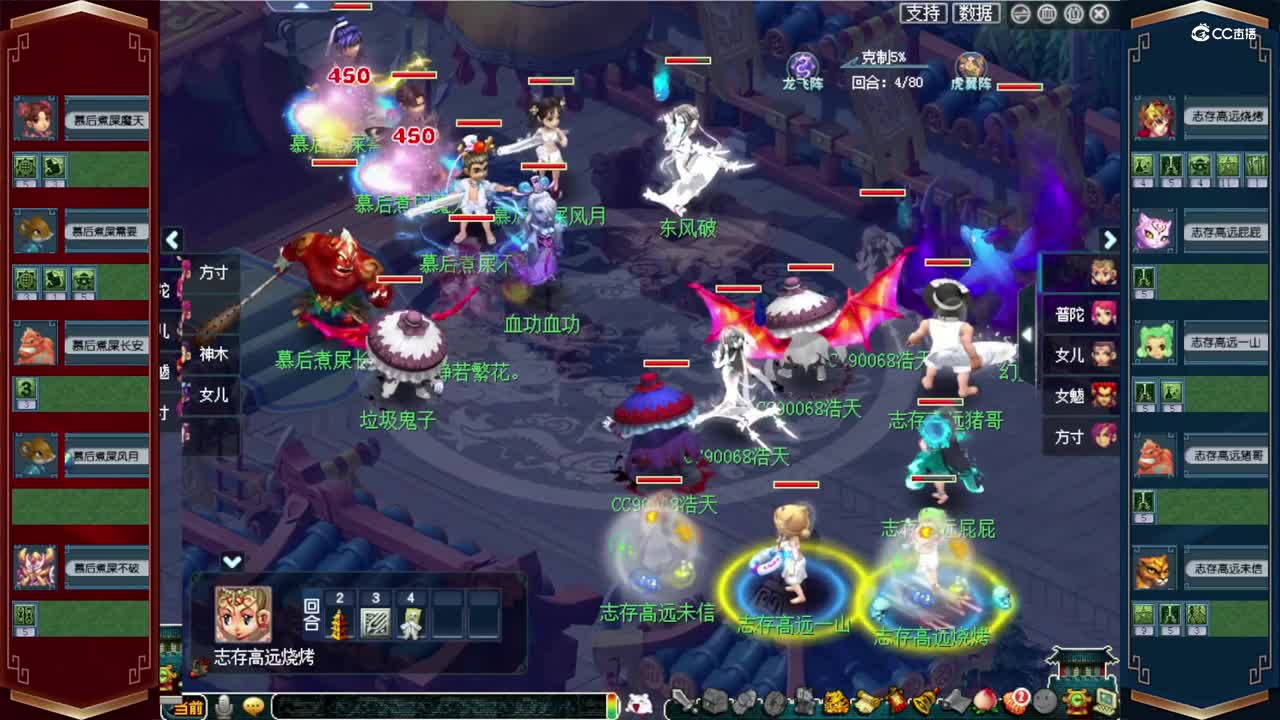Click the rainbow gradient strip beside the chat bar
The image size is (1280, 720).
pyautogui.click(x=613, y=704)
